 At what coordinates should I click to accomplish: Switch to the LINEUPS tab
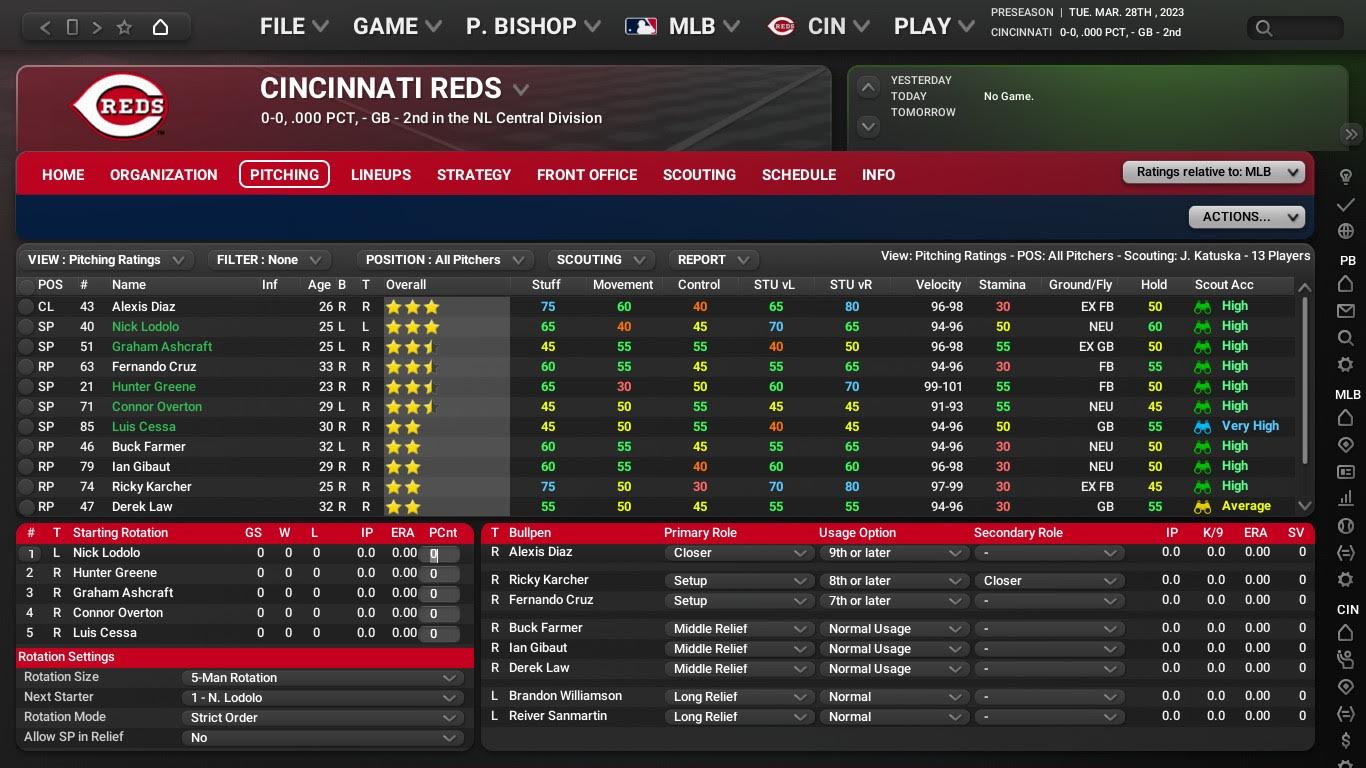click(x=380, y=175)
